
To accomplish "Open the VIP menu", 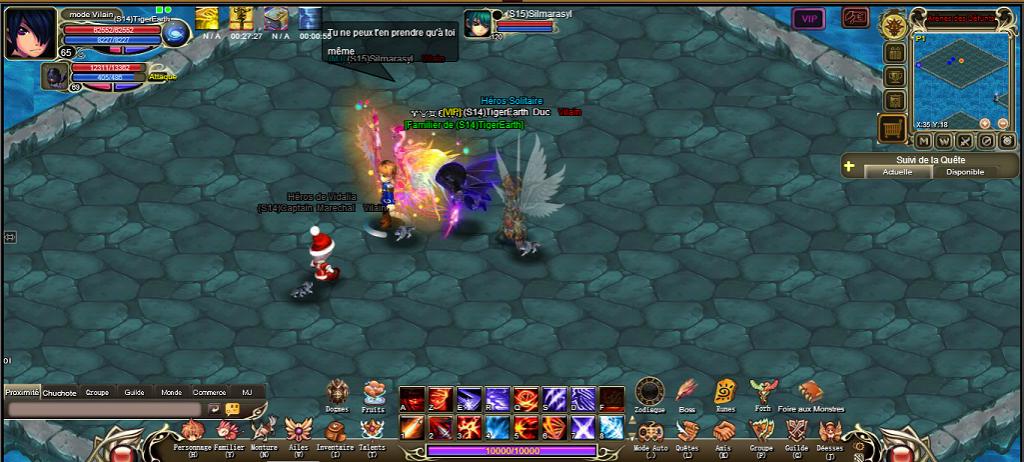I will pyautogui.click(x=808, y=18).
